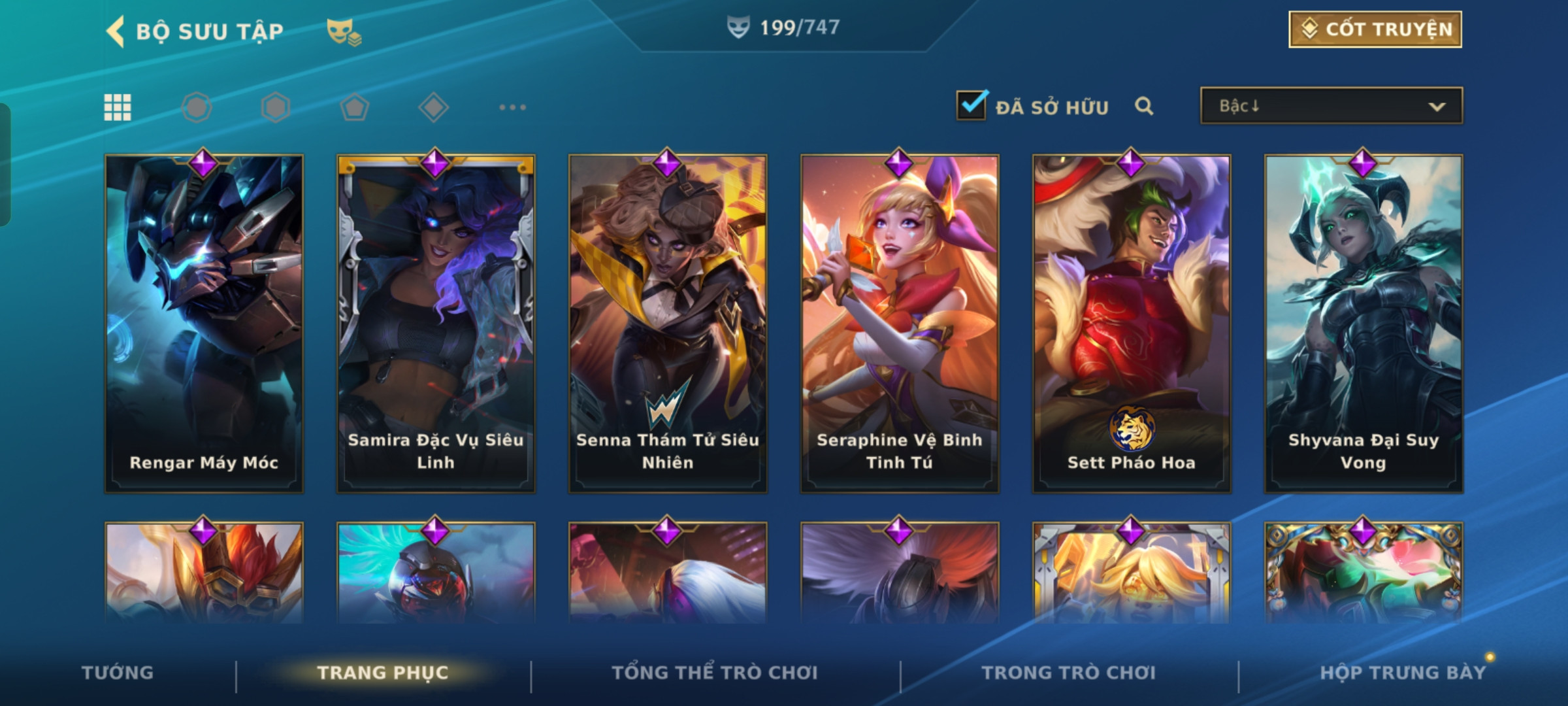
Task: Go to Hộp Trưng Bày tab
Action: point(1403,673)
